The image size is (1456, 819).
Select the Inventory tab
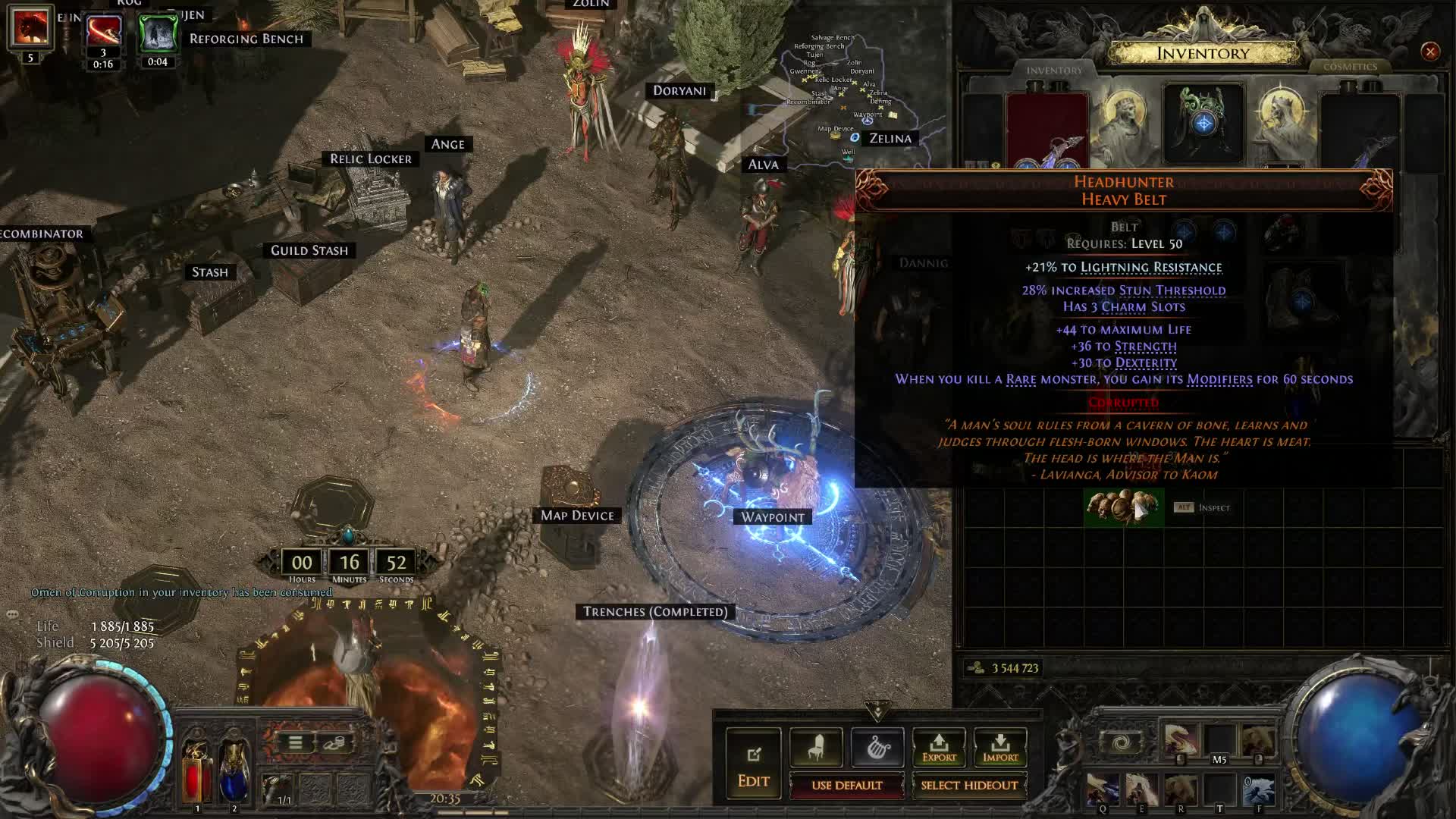click(x=1054, y=70)
